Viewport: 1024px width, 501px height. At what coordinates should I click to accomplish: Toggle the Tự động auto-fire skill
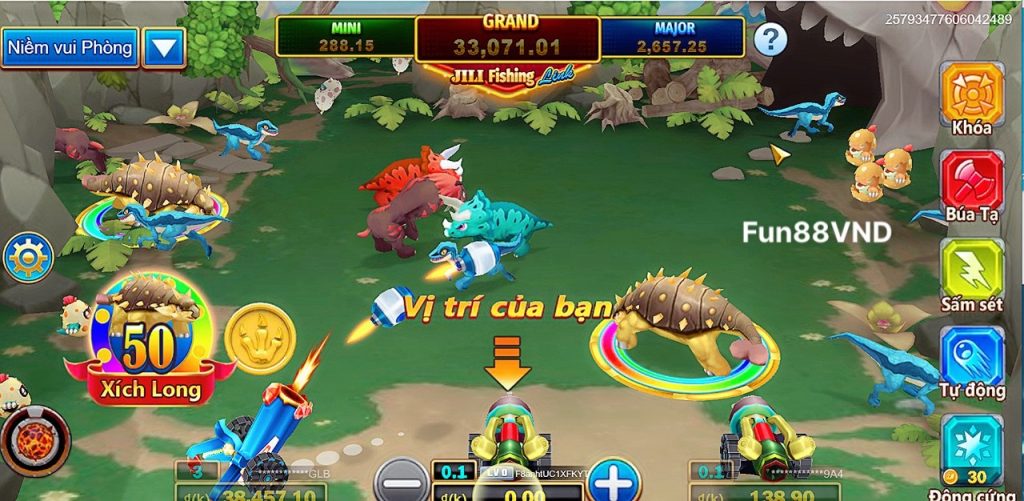tap(971, 359)
